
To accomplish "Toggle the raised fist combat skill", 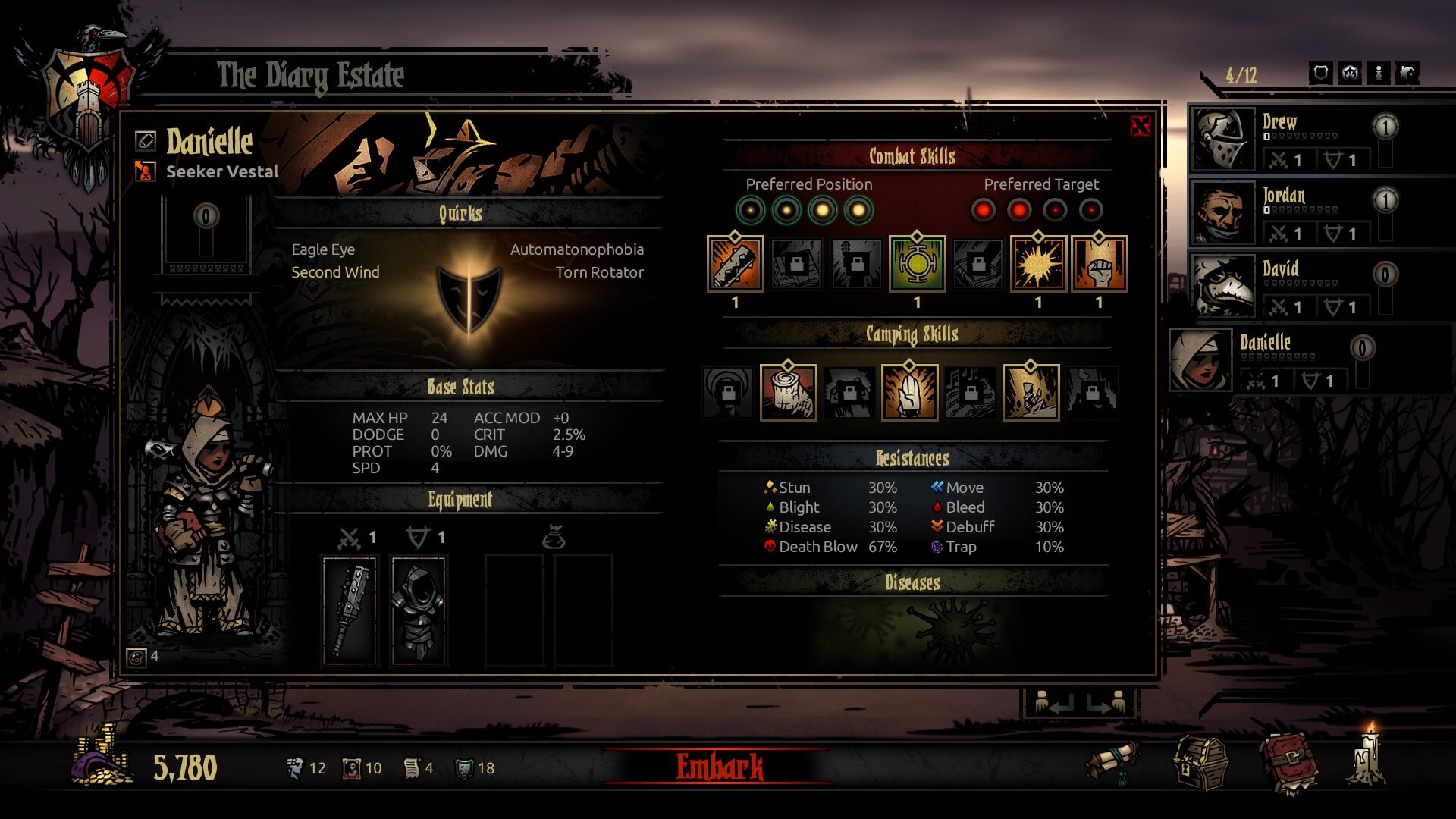I will (x=1099, y=264).
